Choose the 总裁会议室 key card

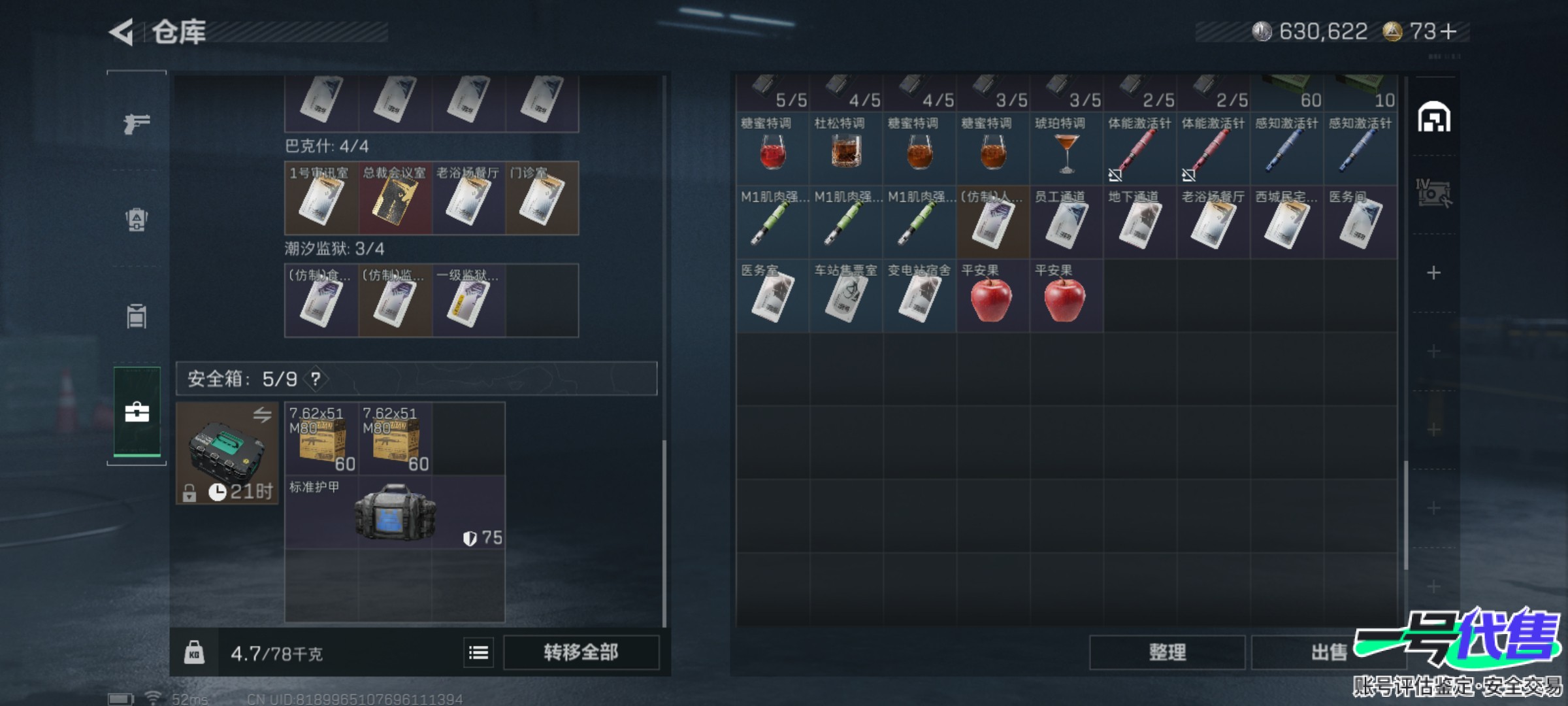(395, 199)
